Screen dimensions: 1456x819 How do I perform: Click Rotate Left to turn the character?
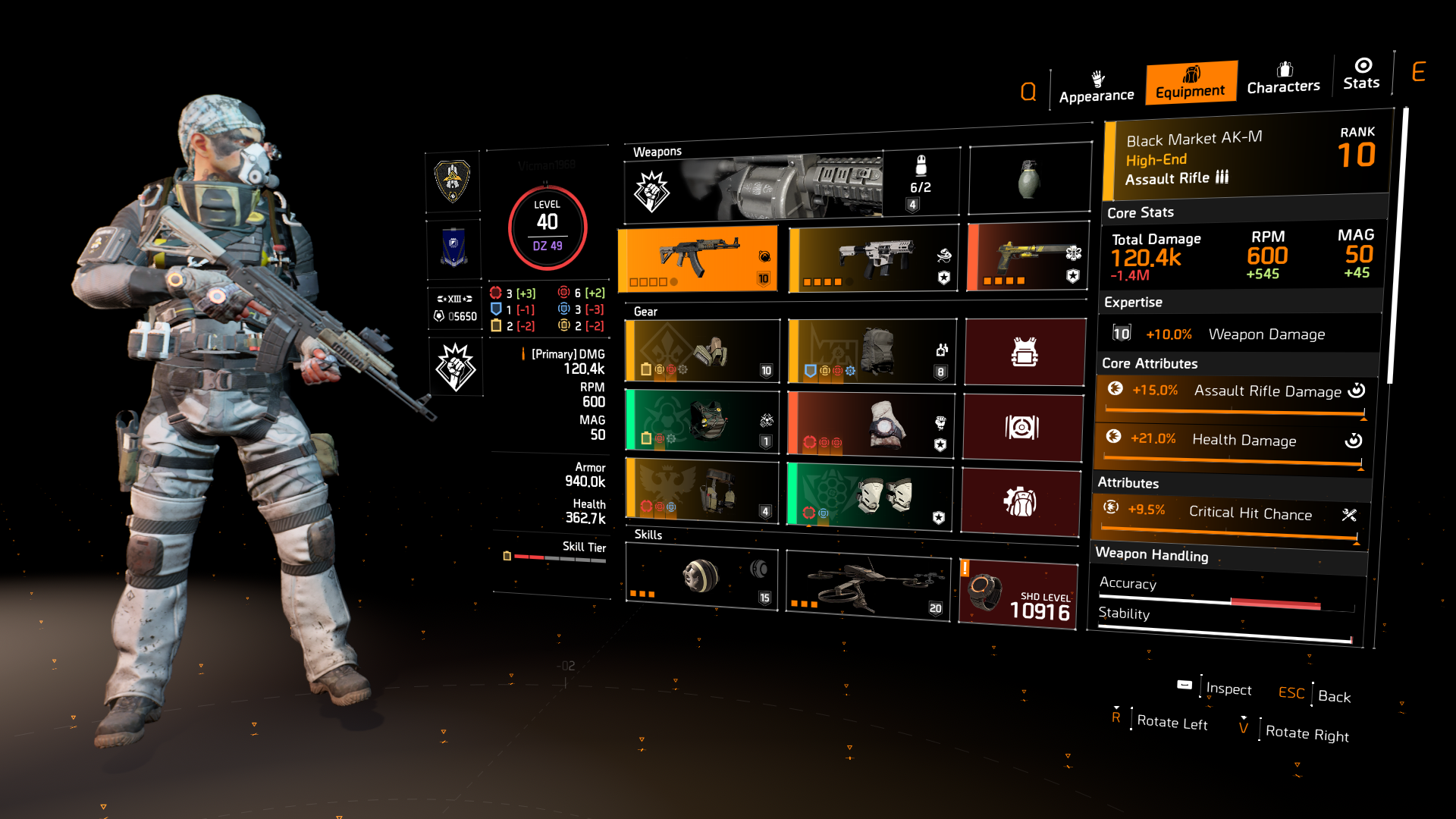1171,722
